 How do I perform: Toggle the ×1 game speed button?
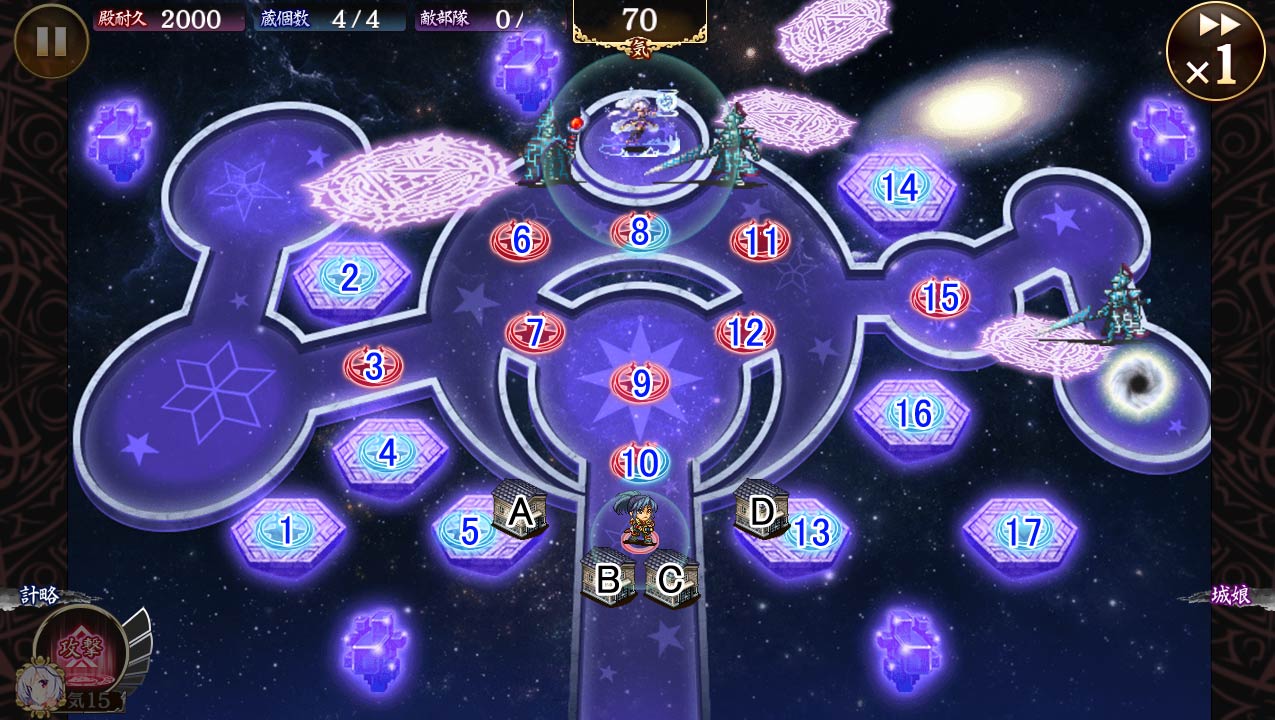click(x=1215, y=51)
